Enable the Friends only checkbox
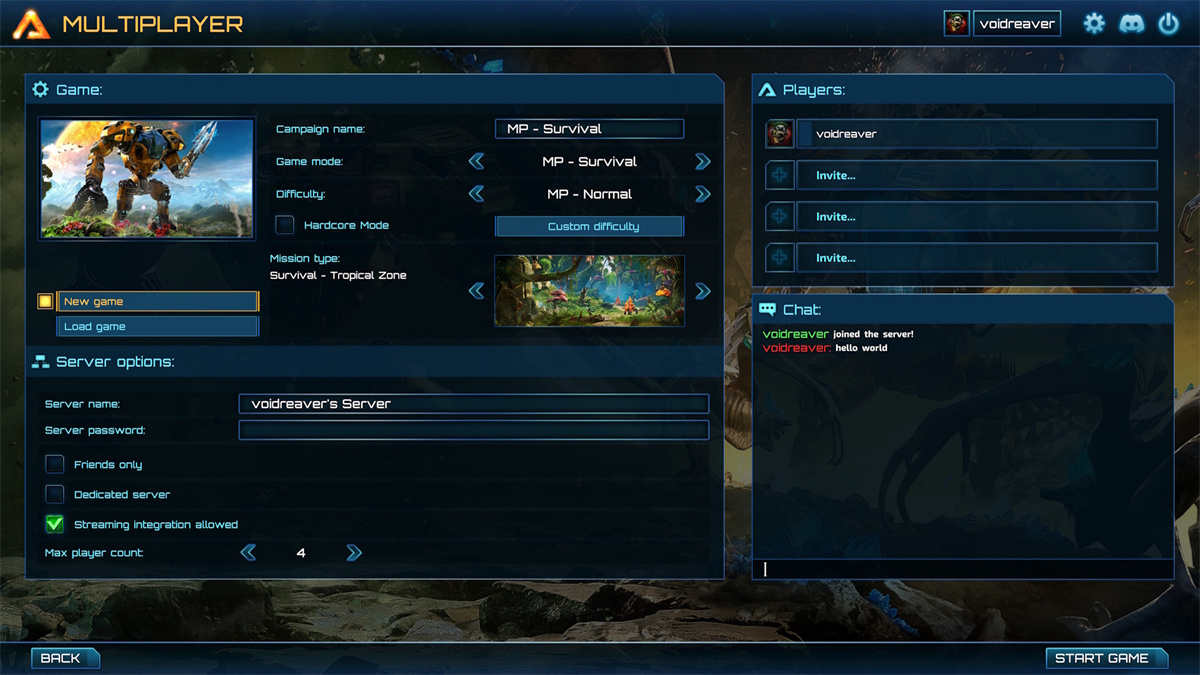This screenshot has width=1200, height=675. click(x=55, y=464)
